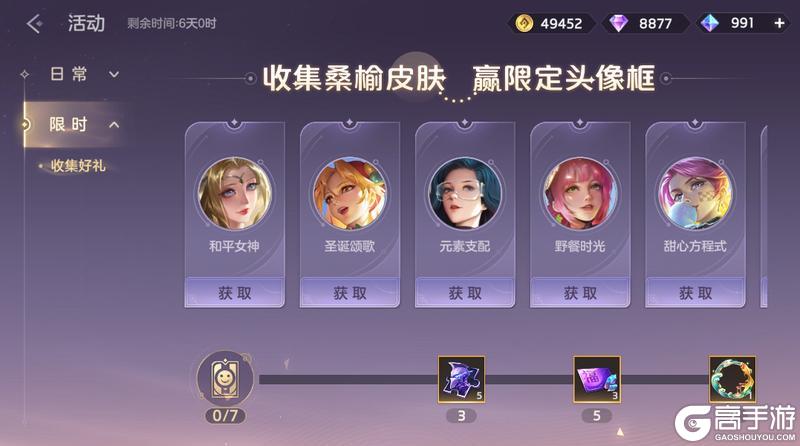This screenshot has height=446, width=800.
Task: Open the gold coin balance
Action: pos(549,23)
